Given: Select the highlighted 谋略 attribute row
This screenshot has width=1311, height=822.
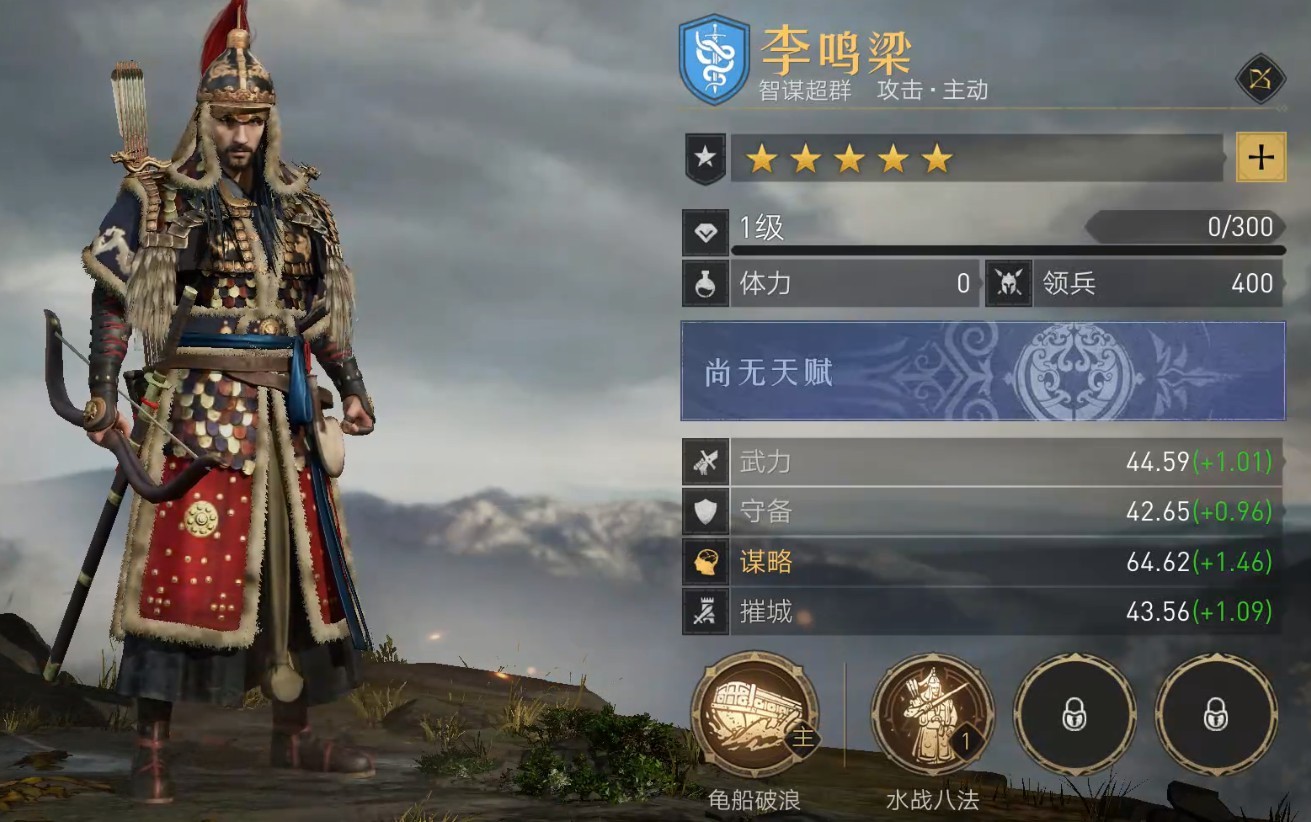Looking at the screenshot, I should pos(983,562).
